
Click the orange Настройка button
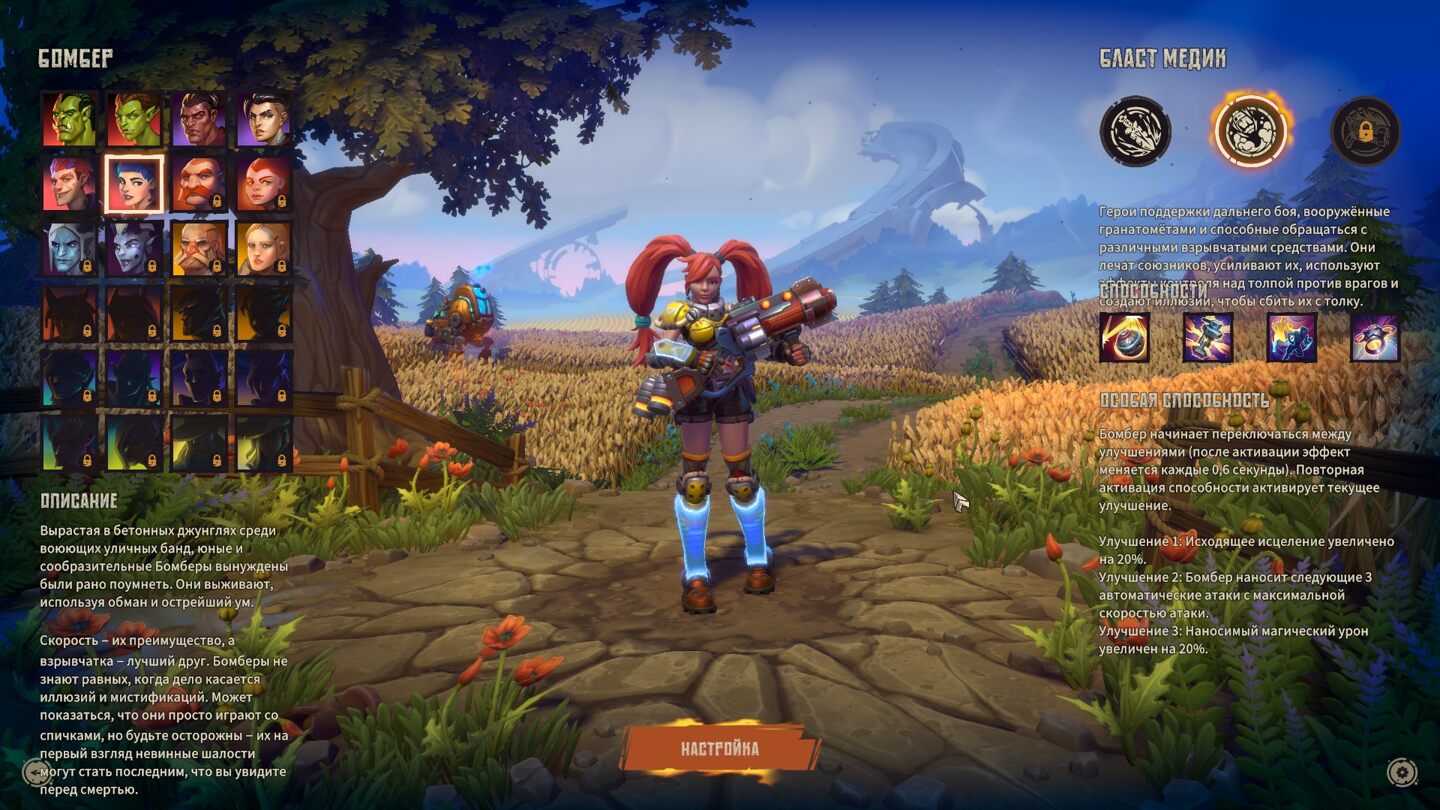[719, 749]
